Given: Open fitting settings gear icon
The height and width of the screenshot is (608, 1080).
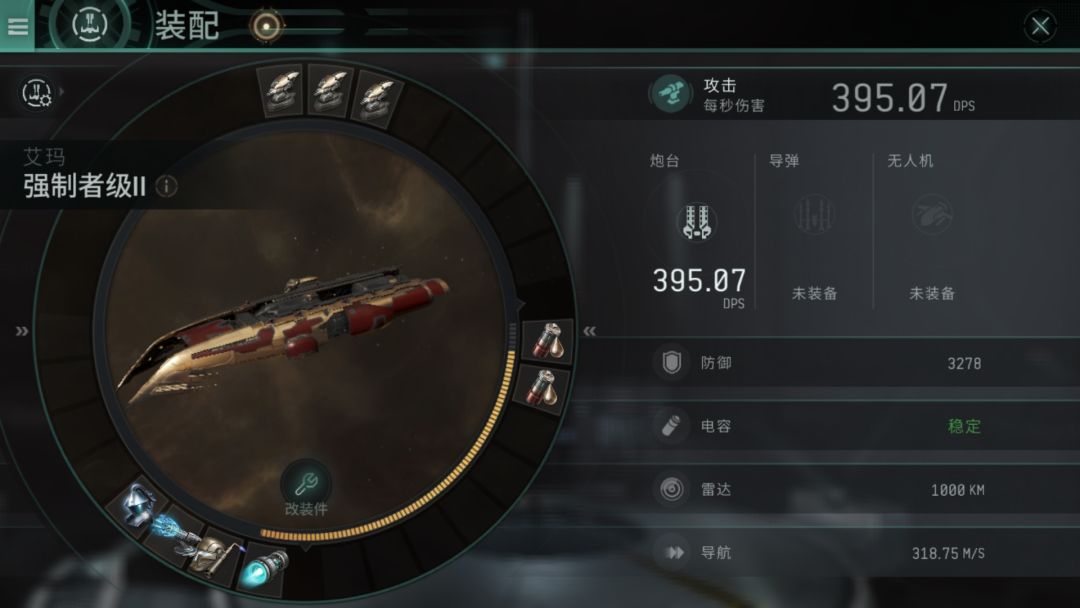Looking at the screenshot, I should point(38,93).
